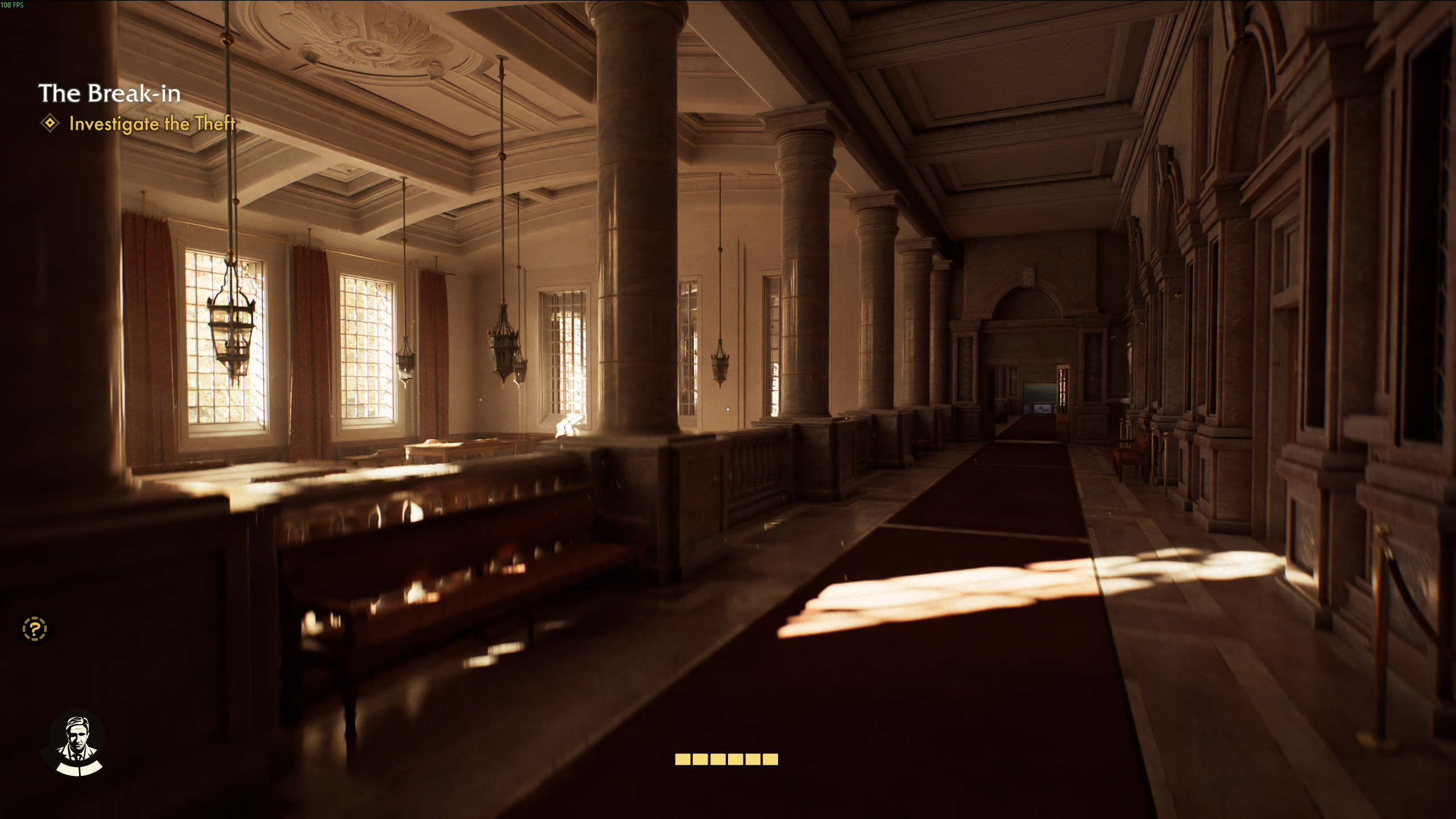Click the character portrait icon

click(x=77, y=743)
